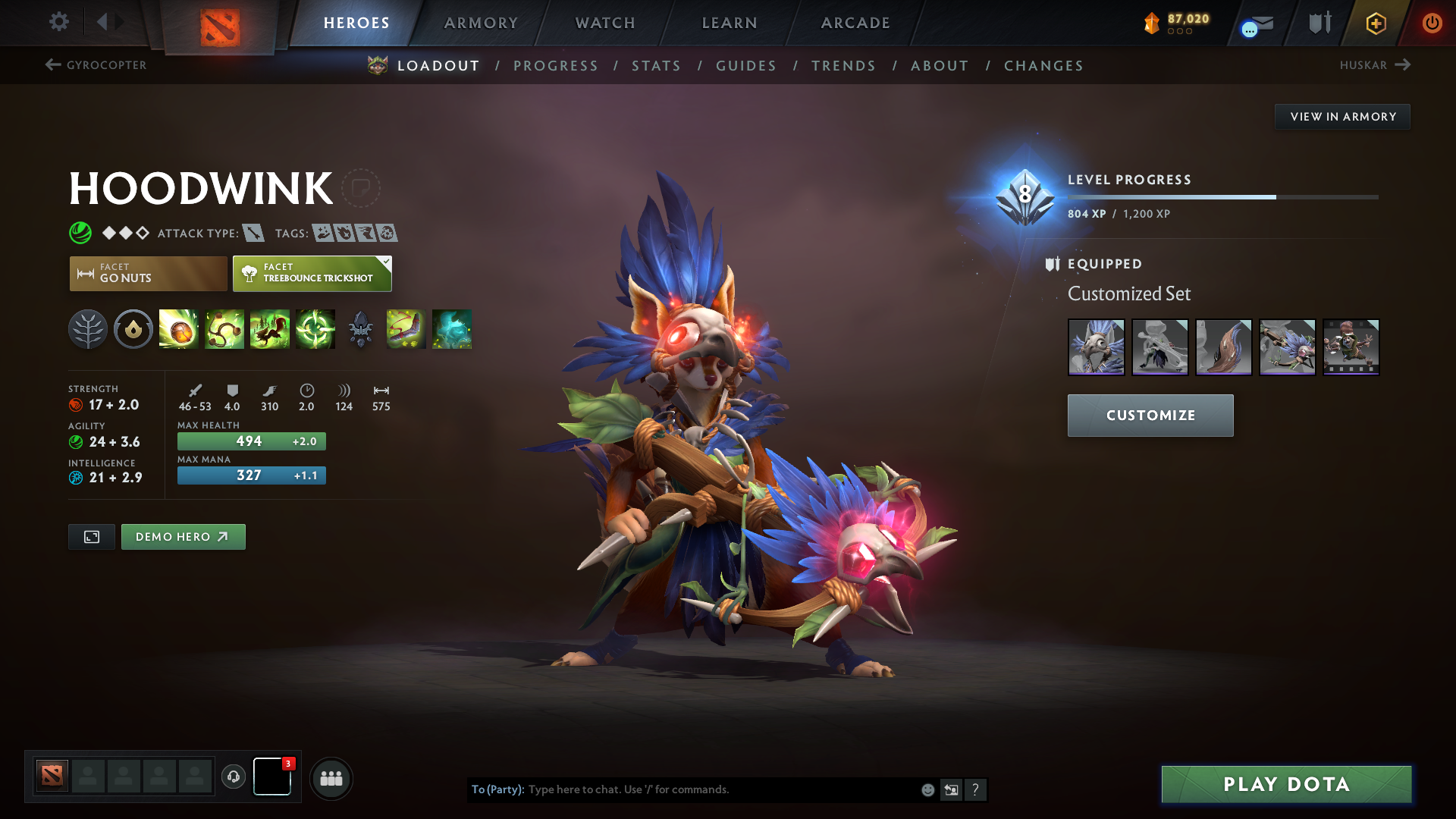1456x819 pixels.
Task: Open settings with the gear icon
Action: click(x=58, y=22)
